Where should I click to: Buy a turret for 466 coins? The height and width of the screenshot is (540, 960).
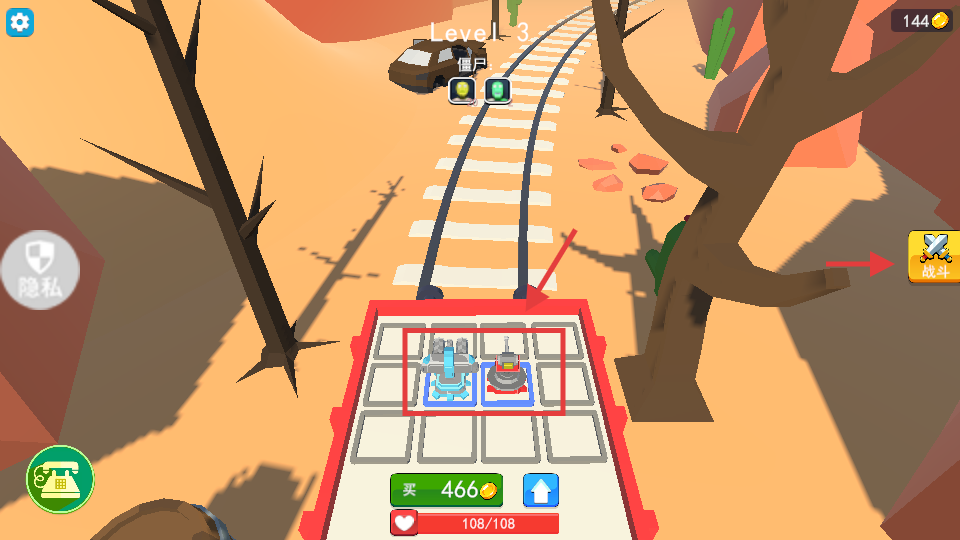pyautogui.click(x=446, y=490)
